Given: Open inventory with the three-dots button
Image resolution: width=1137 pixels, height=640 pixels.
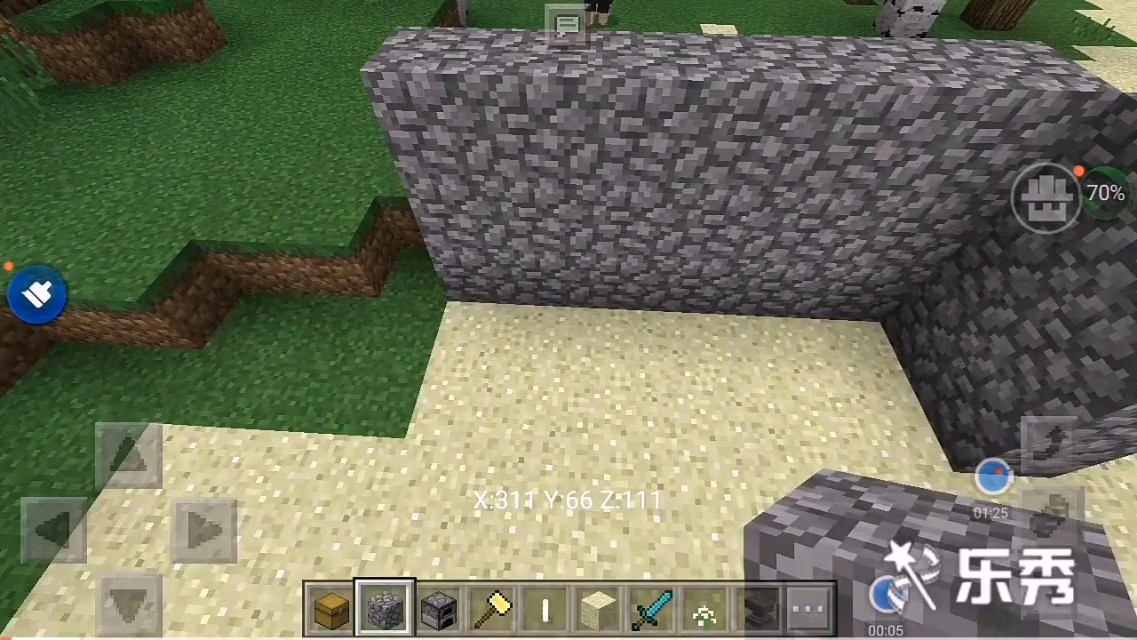Looking at the screenshot, I should coord(811,607).
